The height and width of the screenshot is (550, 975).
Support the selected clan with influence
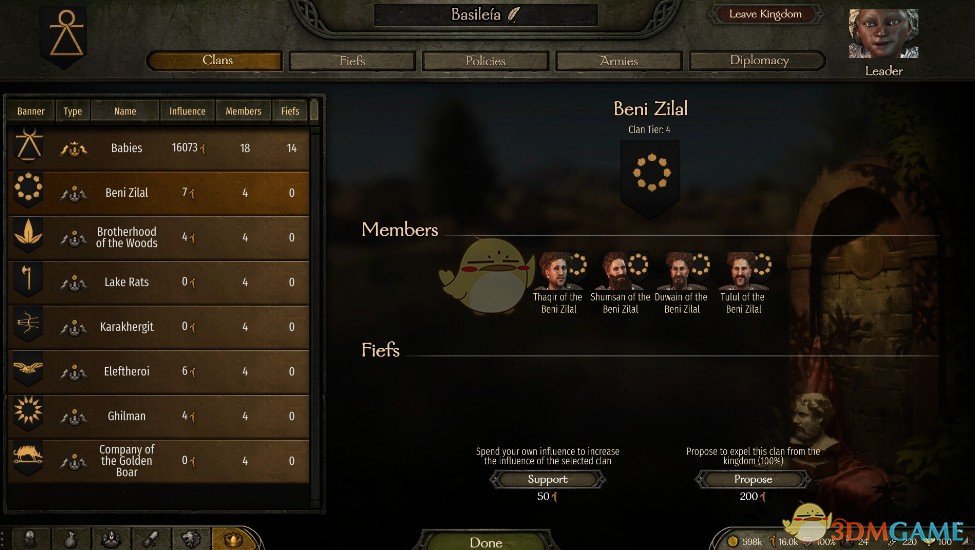coord(547,480)
